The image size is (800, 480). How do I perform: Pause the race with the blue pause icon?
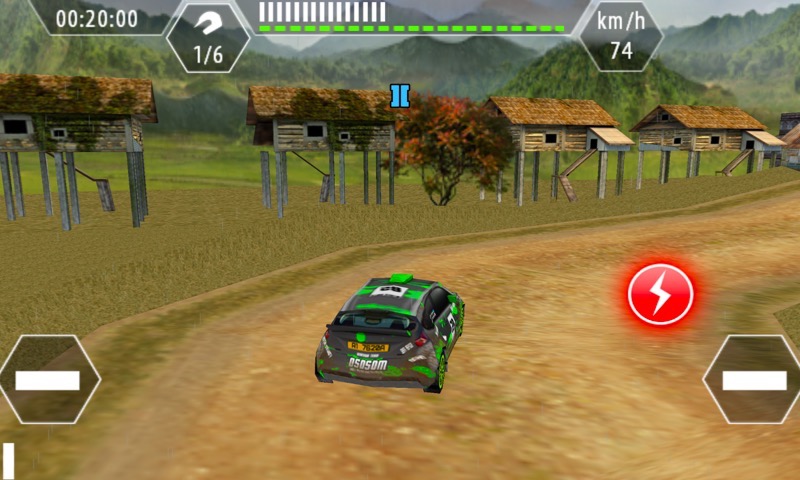pyautogui.click(x=400, y=96)
